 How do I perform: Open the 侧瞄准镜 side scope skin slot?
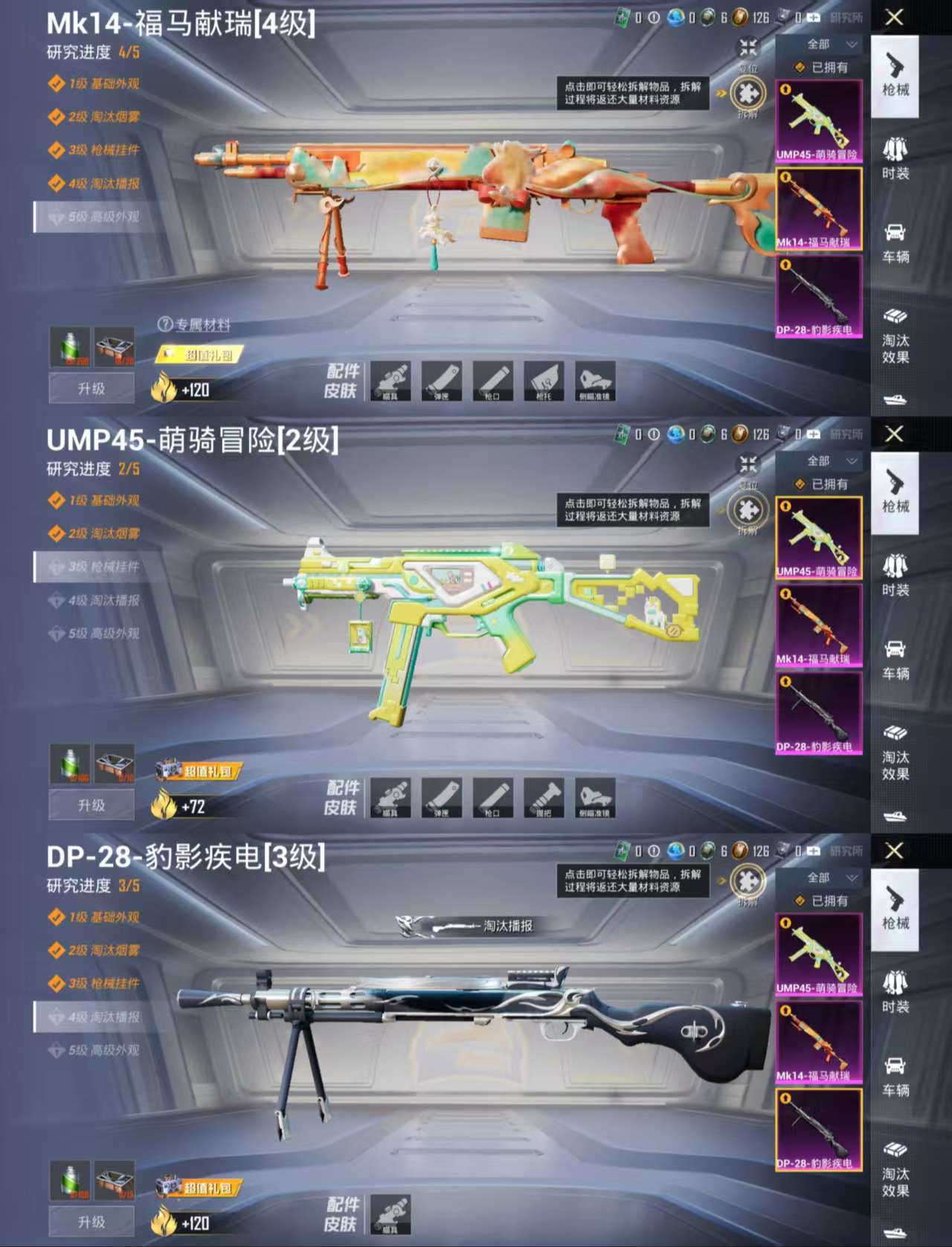(x=593, y=381)
